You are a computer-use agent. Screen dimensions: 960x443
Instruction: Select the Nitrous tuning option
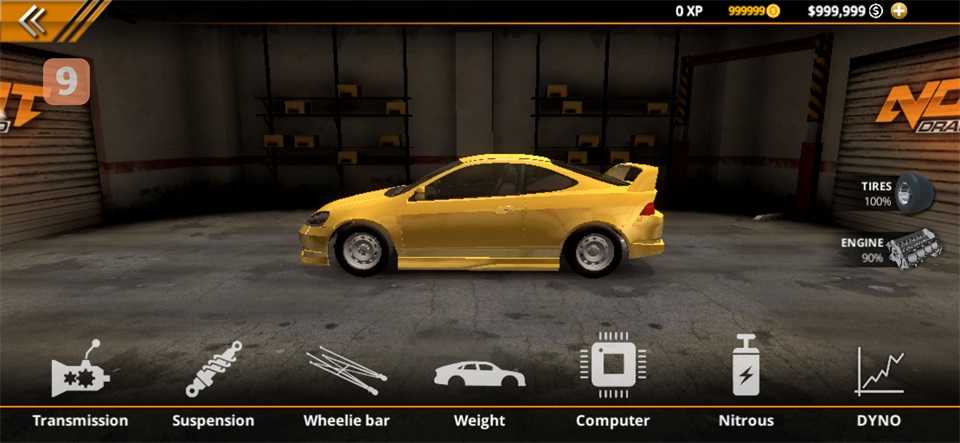[746, 368]
